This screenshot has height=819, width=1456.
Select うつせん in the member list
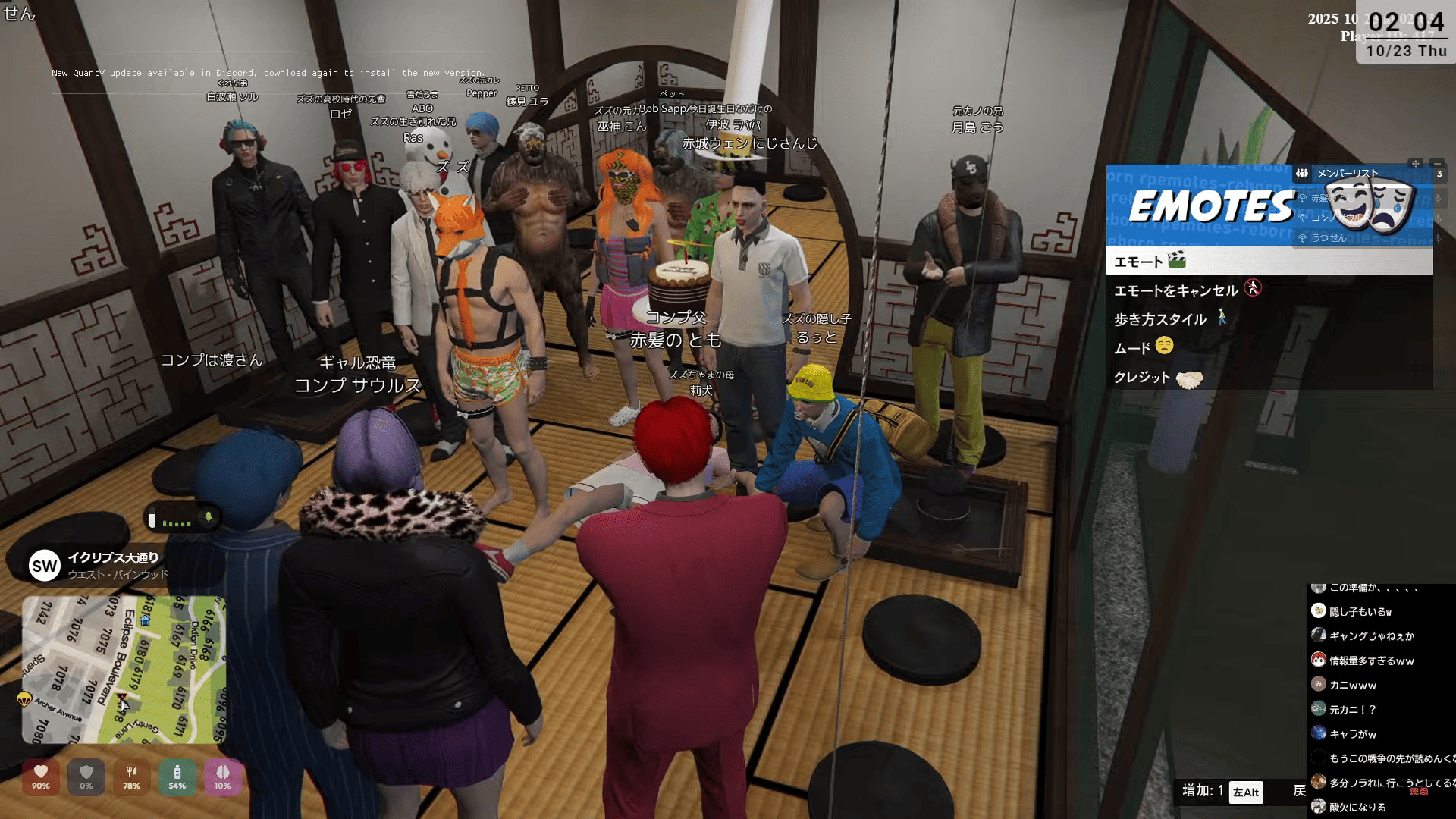tap(1329, 238)
